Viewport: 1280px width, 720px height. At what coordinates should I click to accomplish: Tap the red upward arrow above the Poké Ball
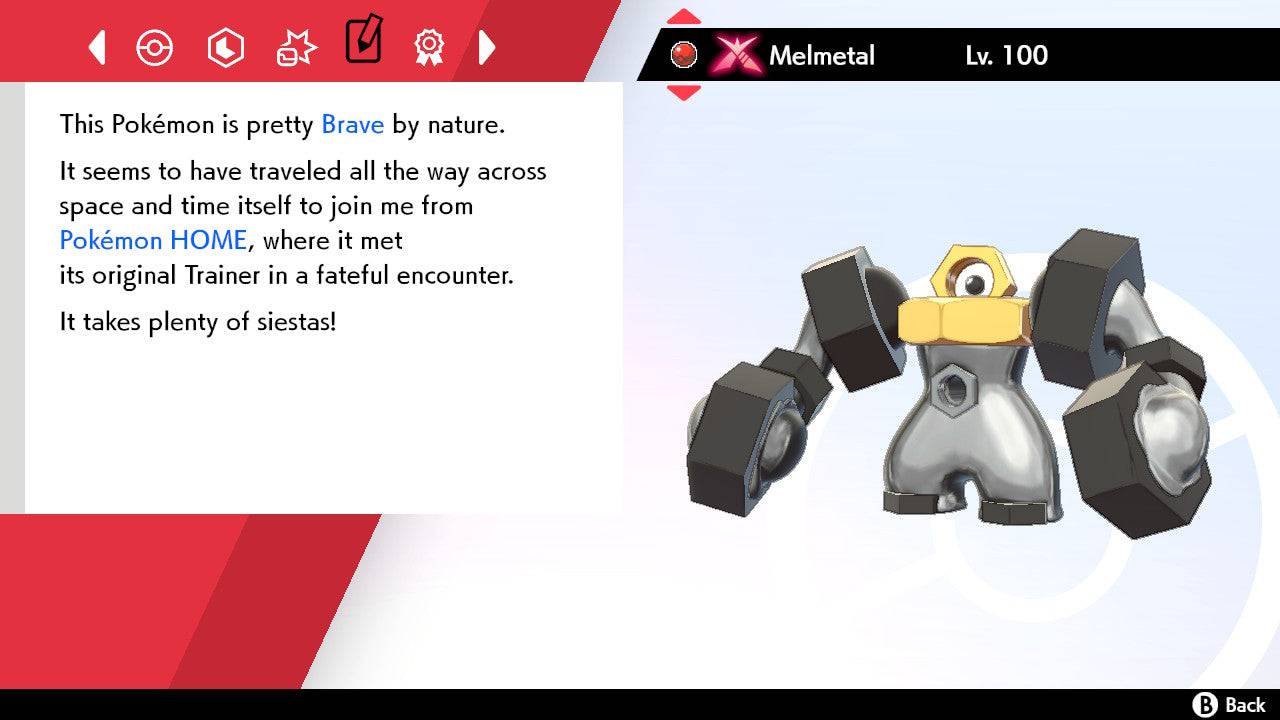click(x=684, y=14)
